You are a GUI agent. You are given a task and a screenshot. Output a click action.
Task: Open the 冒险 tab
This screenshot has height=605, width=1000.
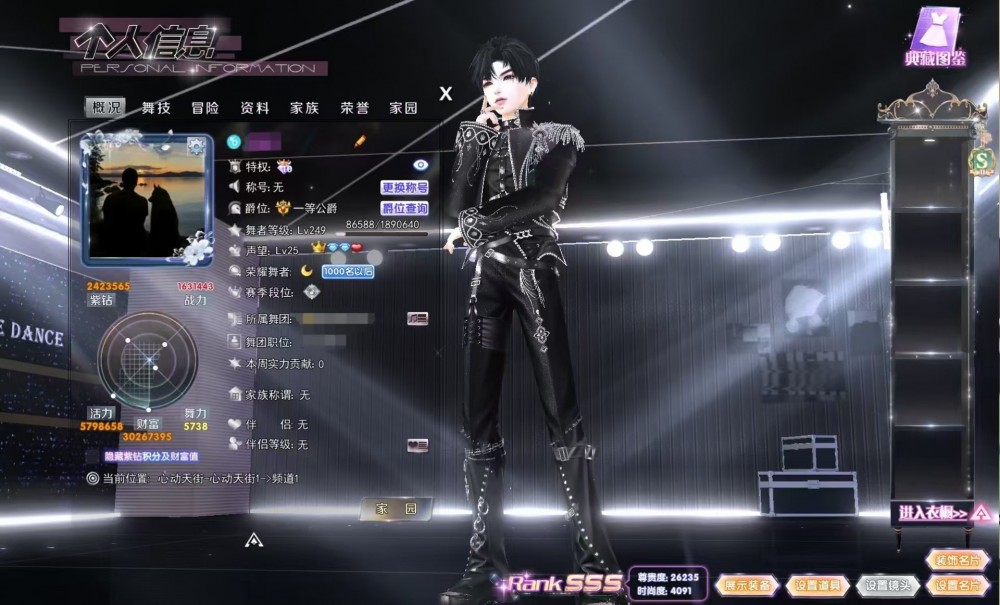pyautogui.click(x=205, y=108)
